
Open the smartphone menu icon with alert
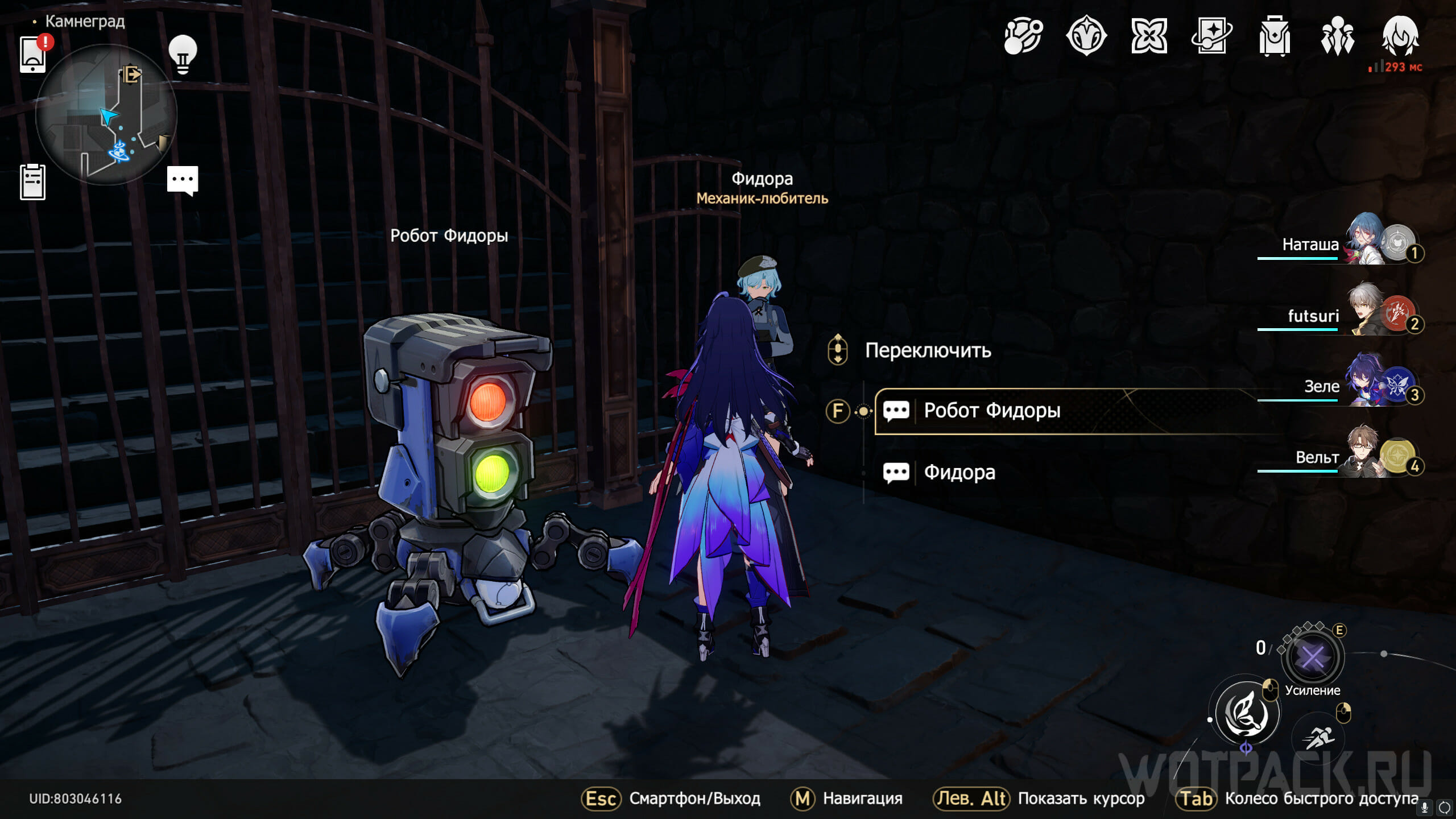tap(33, 54)
